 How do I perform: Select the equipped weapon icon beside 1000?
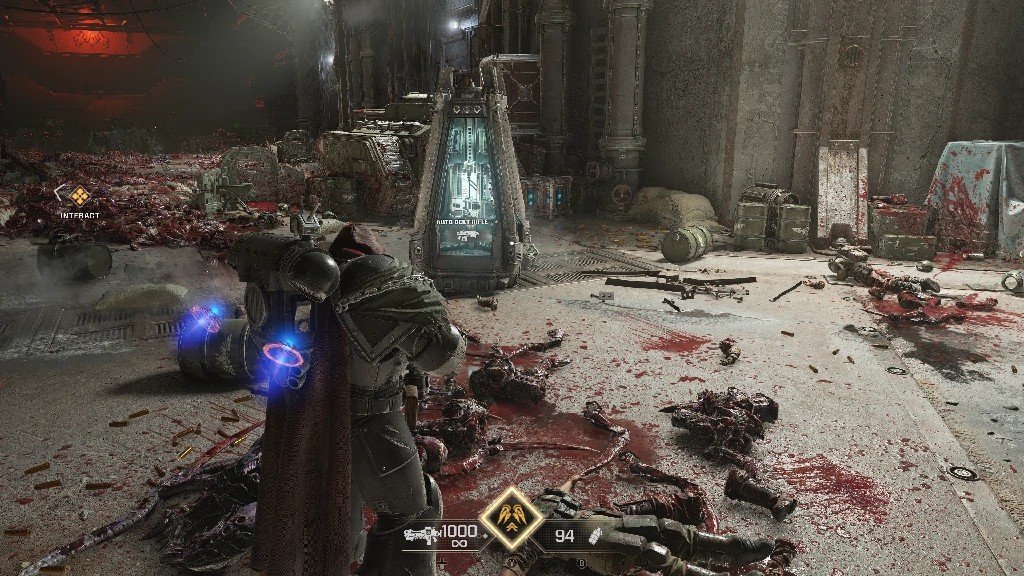coord(420,535)
